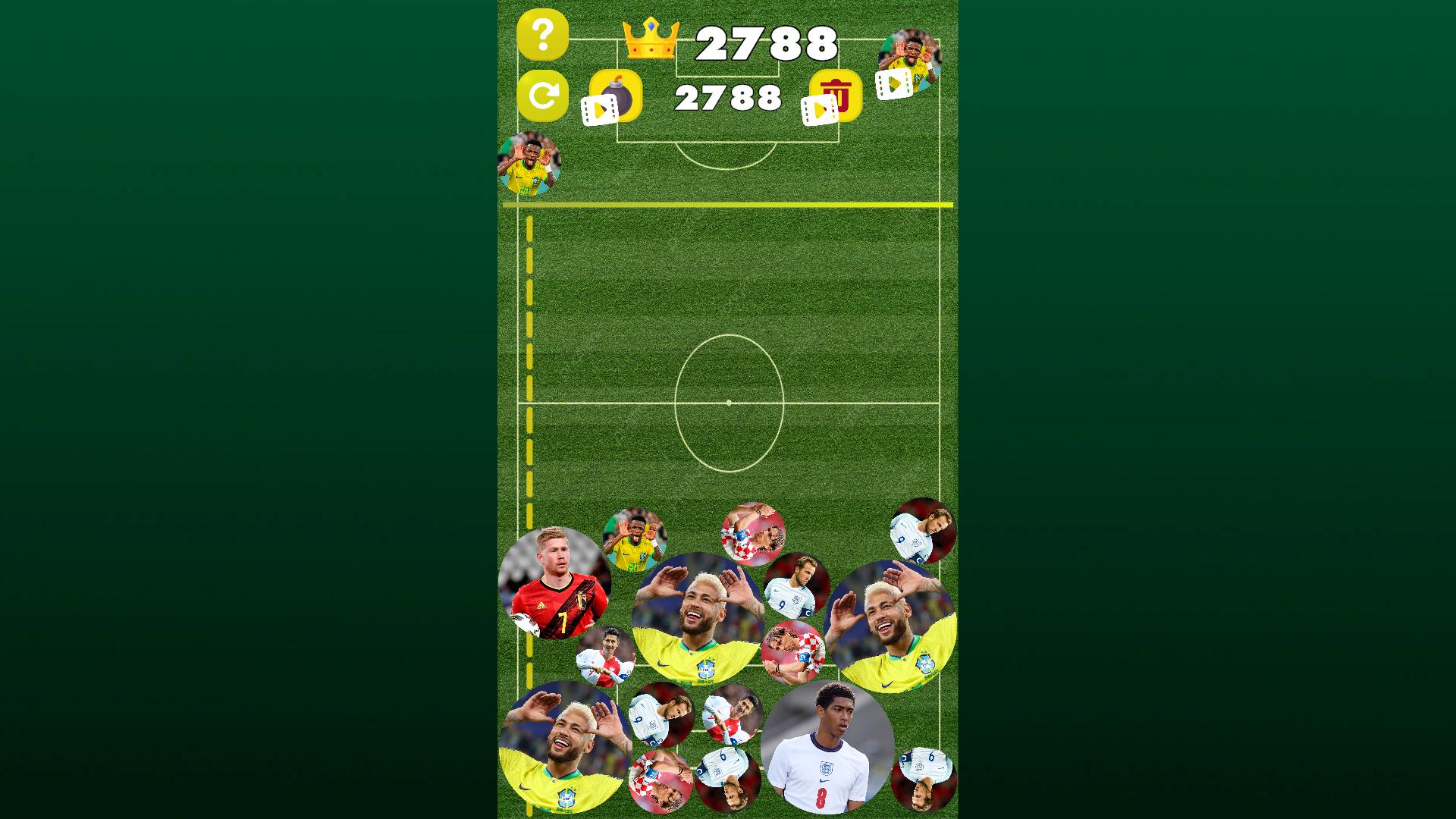This screenshot has height=819, width=1456.
Task: Open the question mark help icon
Action: pos(542,36)
